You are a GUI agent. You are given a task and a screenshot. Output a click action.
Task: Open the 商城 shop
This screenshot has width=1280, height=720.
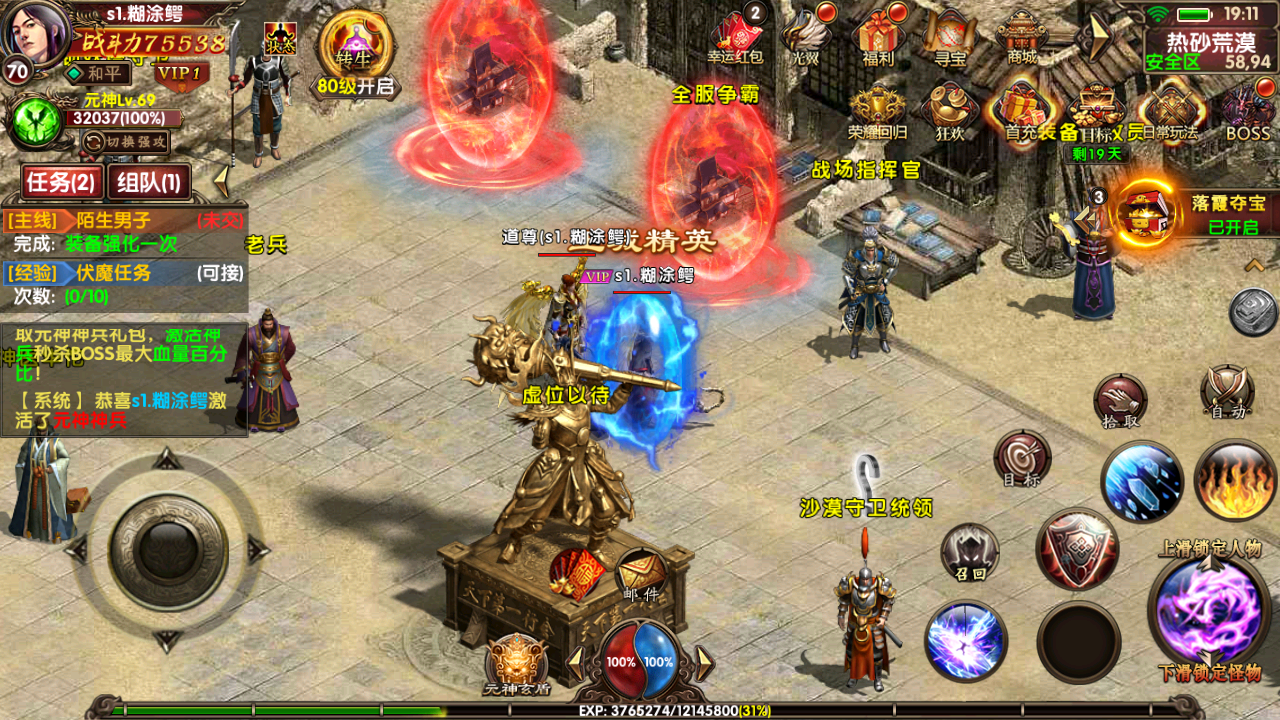pyautogui.click(x=1022, y=36)
